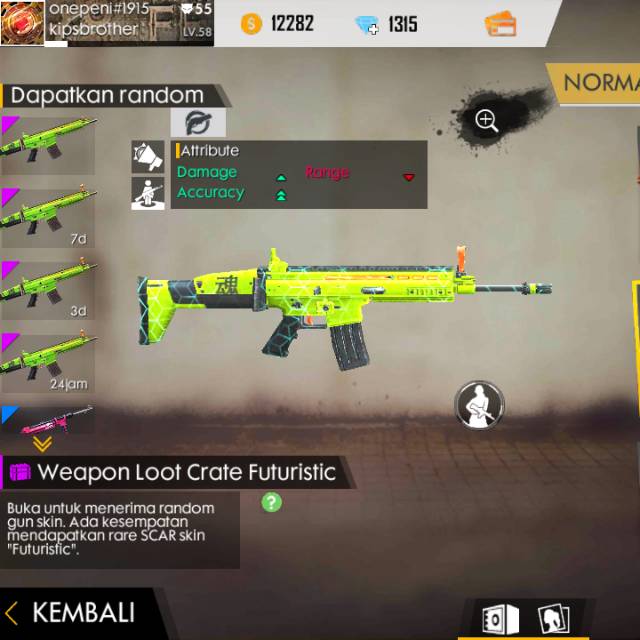
Task: Choose the pink weapon skin thumbnail
Action: [50, 419]
